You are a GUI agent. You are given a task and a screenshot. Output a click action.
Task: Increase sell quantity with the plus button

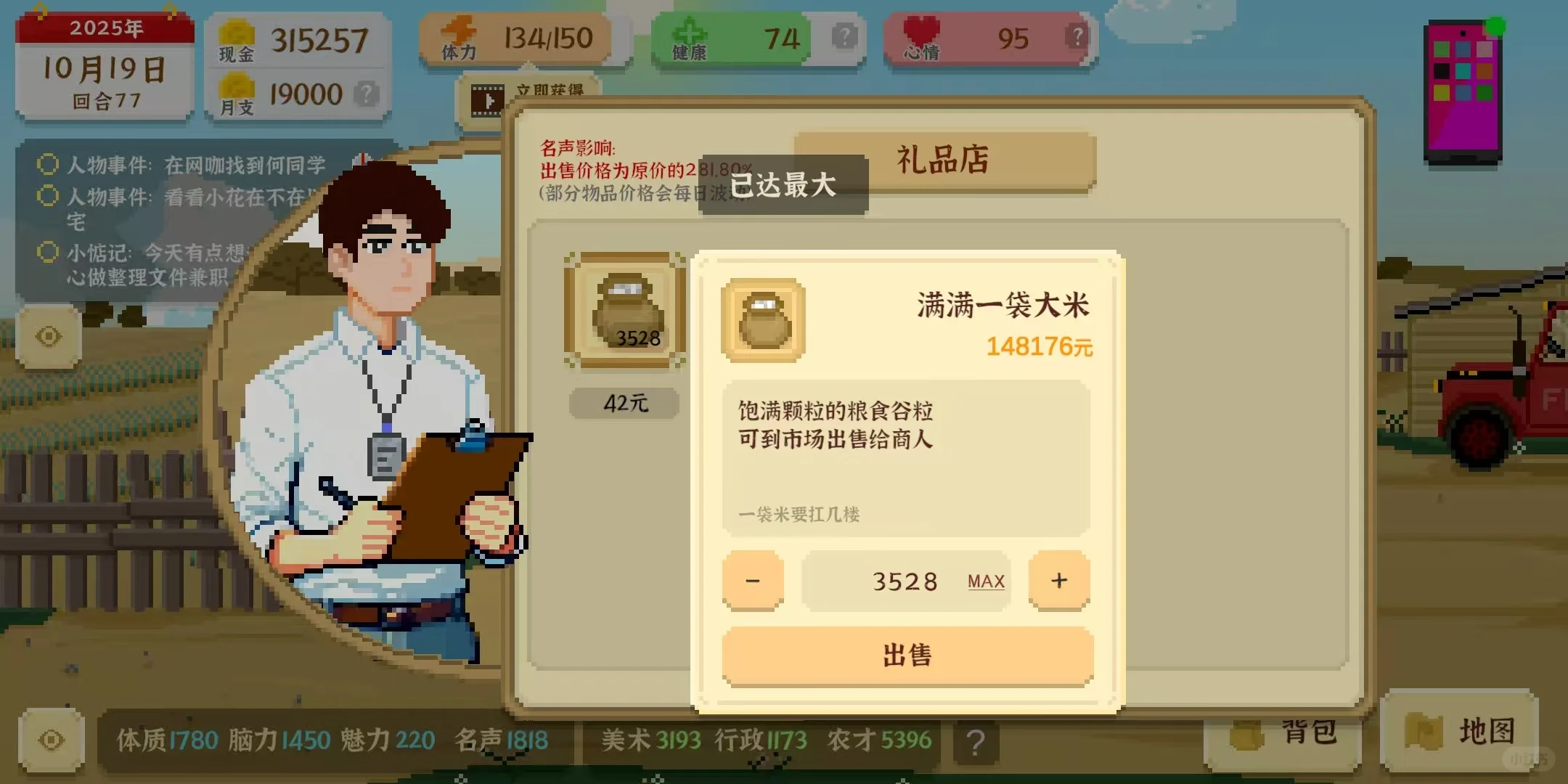1059,580
